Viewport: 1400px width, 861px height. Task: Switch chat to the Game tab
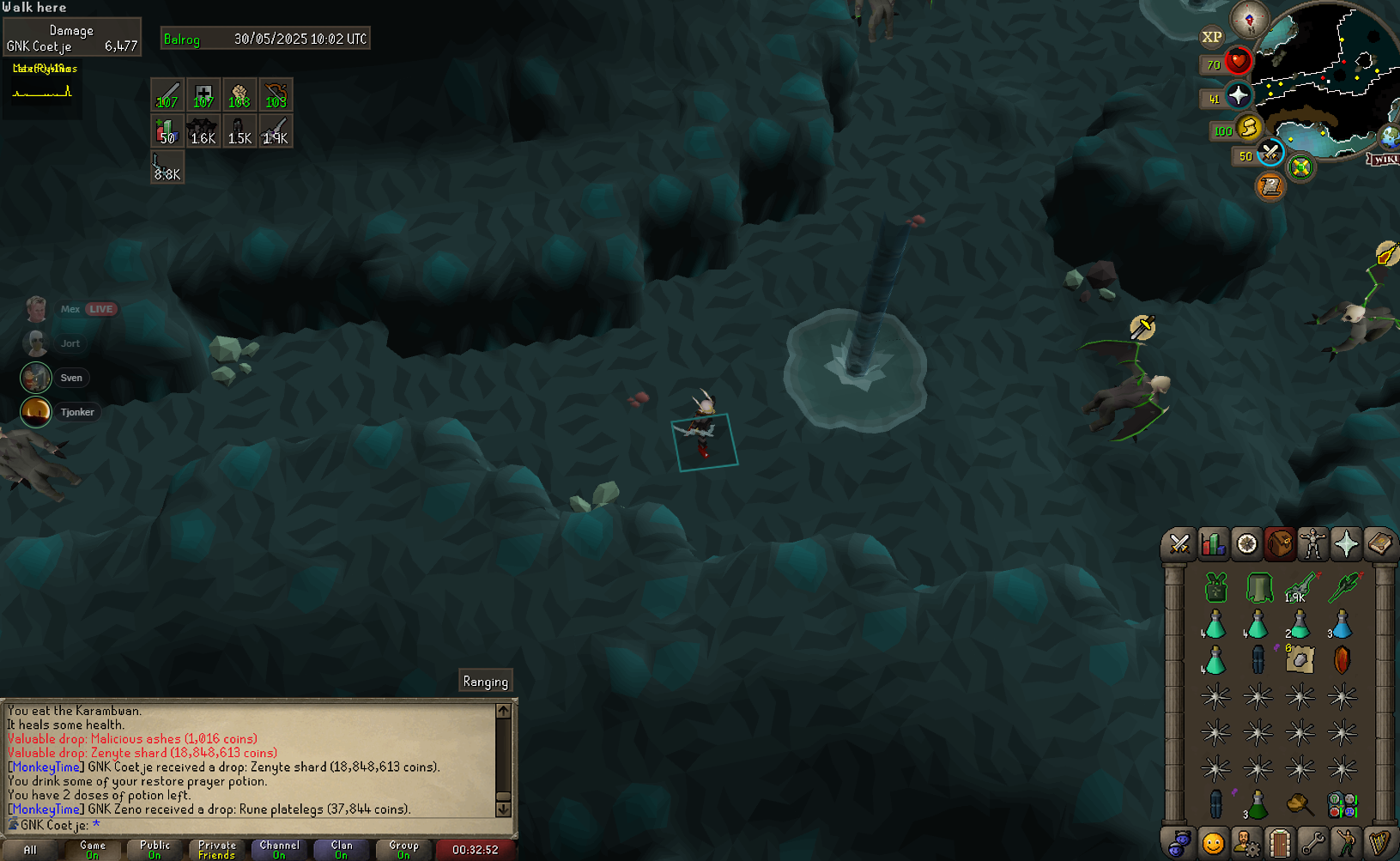point(93,849)
